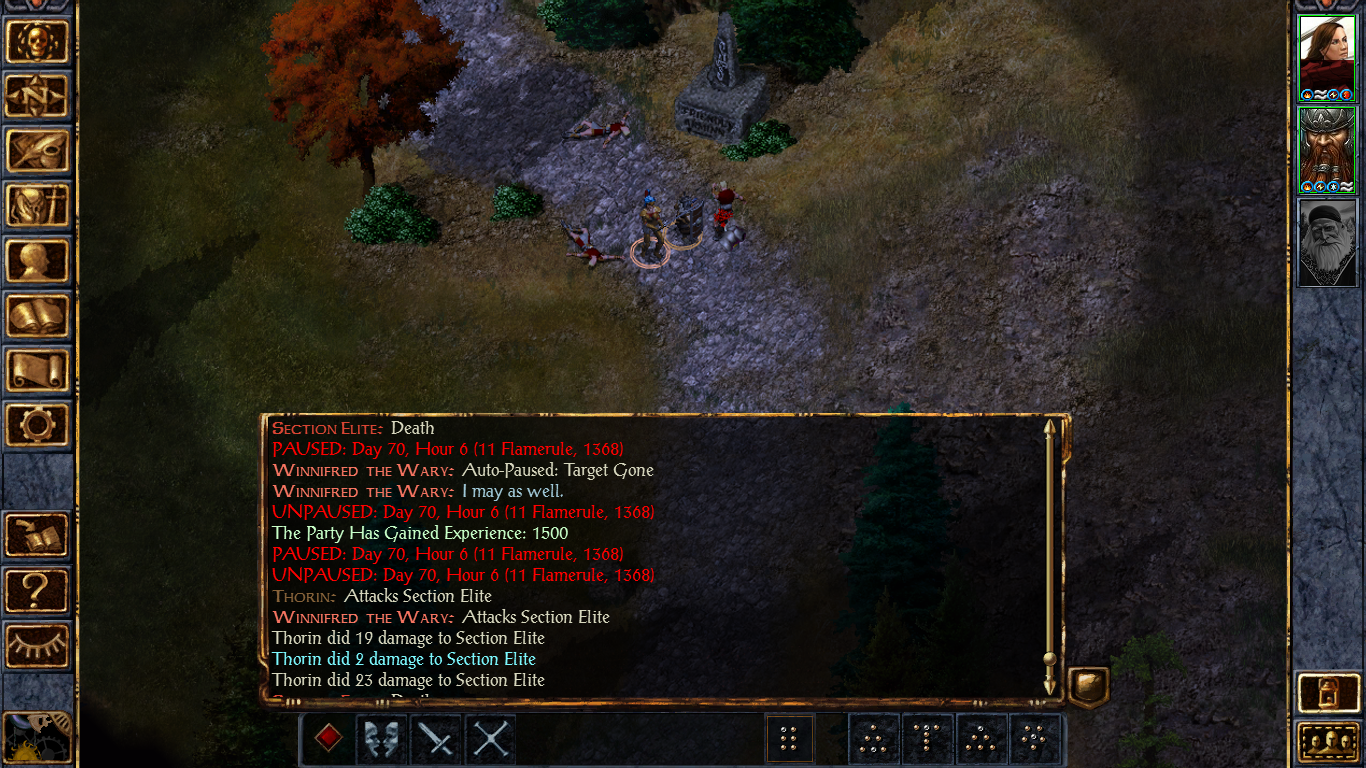The width and height of the screenshot is (1366, 768).
Task: Select the whole party with the three-heads button
Action: tap(1327, 743)
